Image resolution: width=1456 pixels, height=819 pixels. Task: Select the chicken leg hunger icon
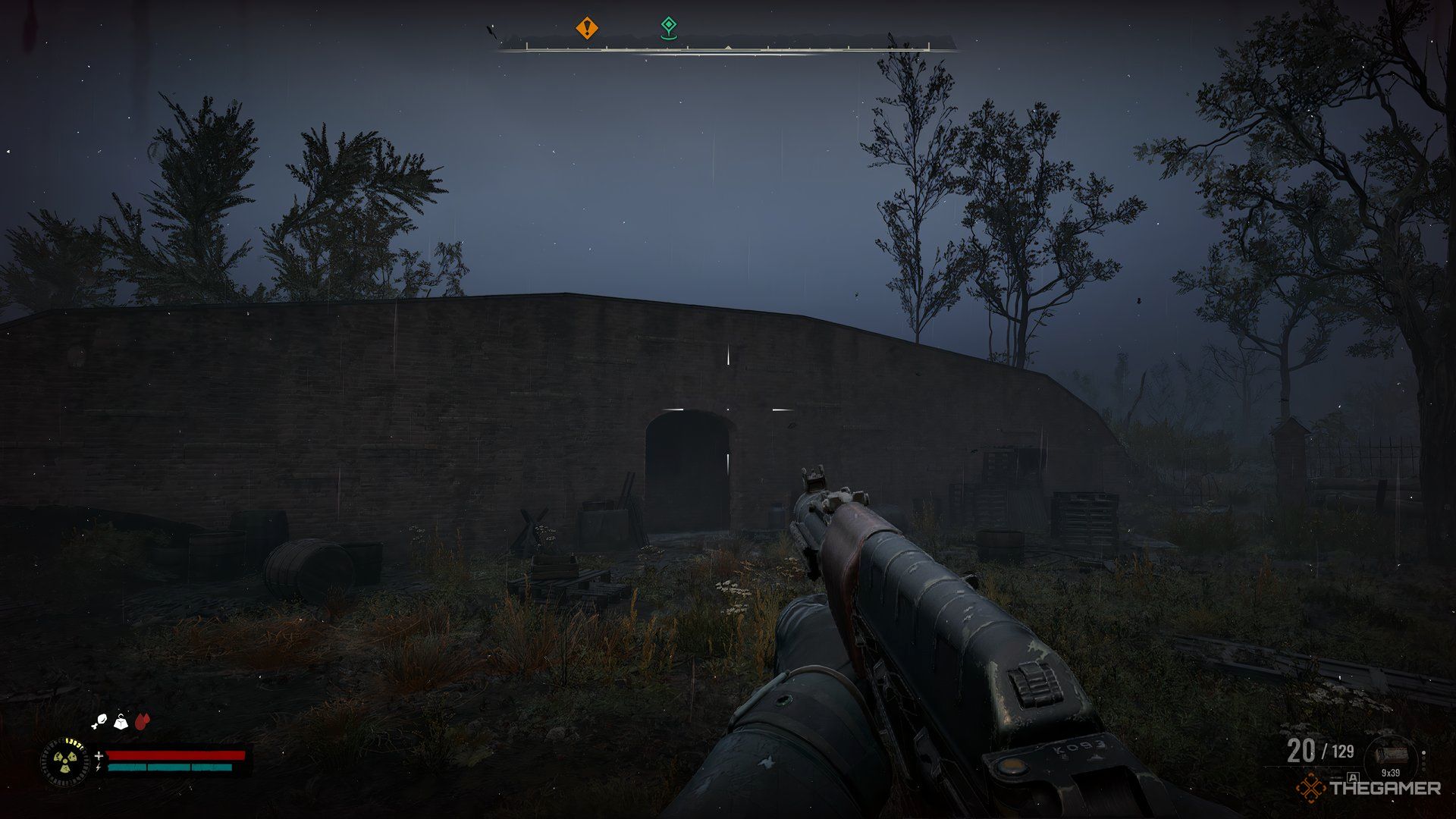[98, 721]
